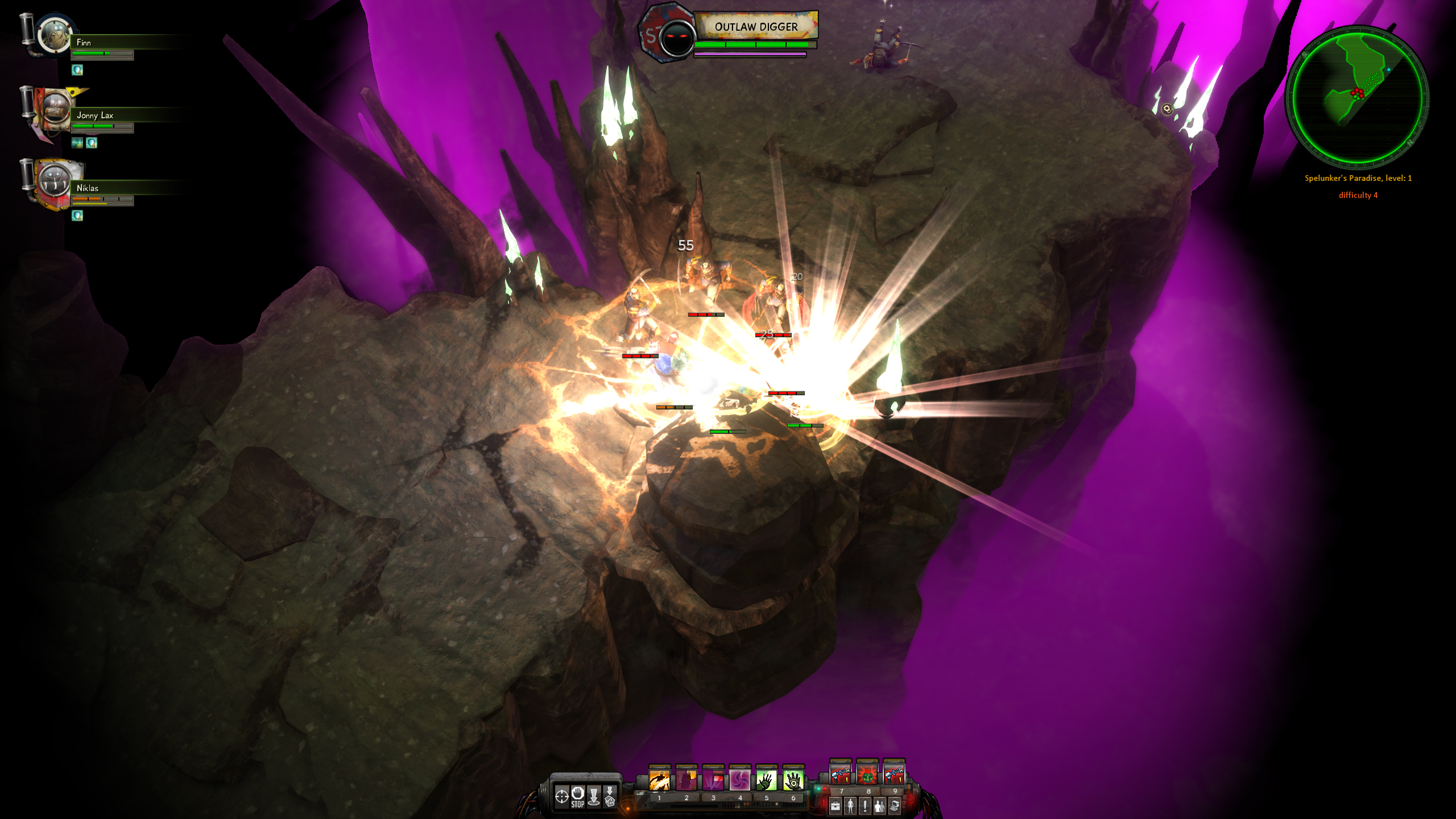Click the STOP command button
Viewport: 1456px width, 819px height.
578,796
